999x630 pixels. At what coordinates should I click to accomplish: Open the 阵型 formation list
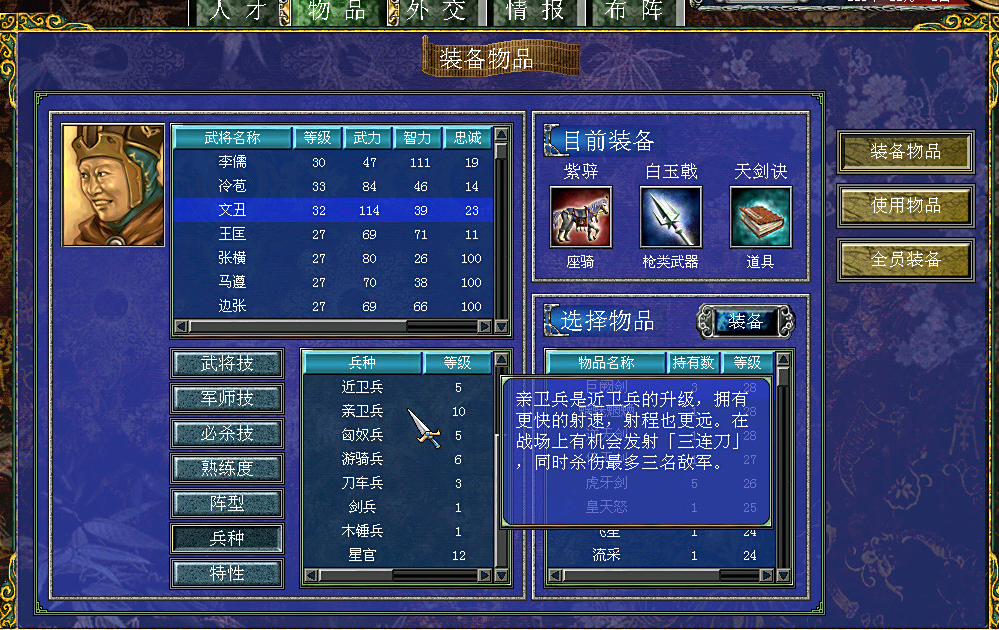(227, 503)
